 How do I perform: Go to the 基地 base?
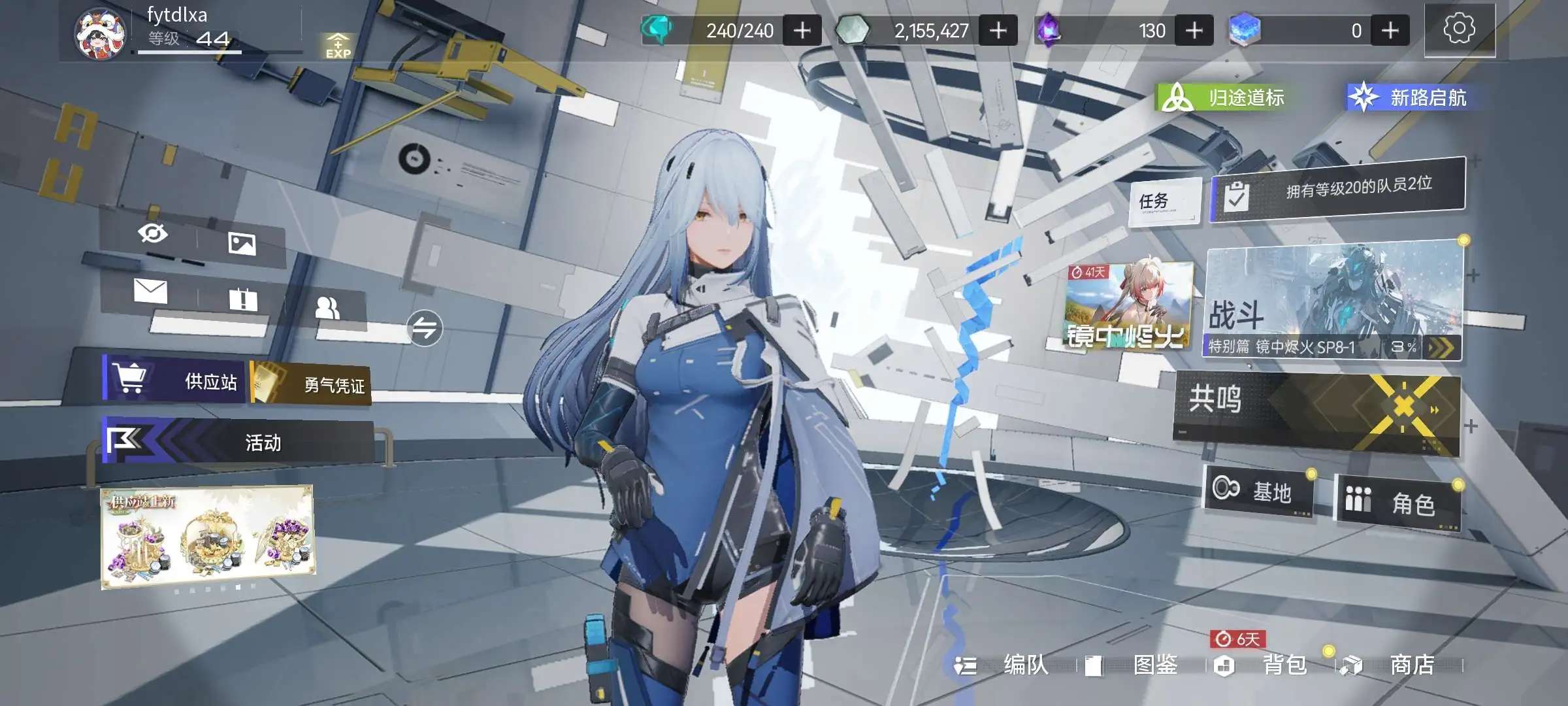coord(1259,490)
